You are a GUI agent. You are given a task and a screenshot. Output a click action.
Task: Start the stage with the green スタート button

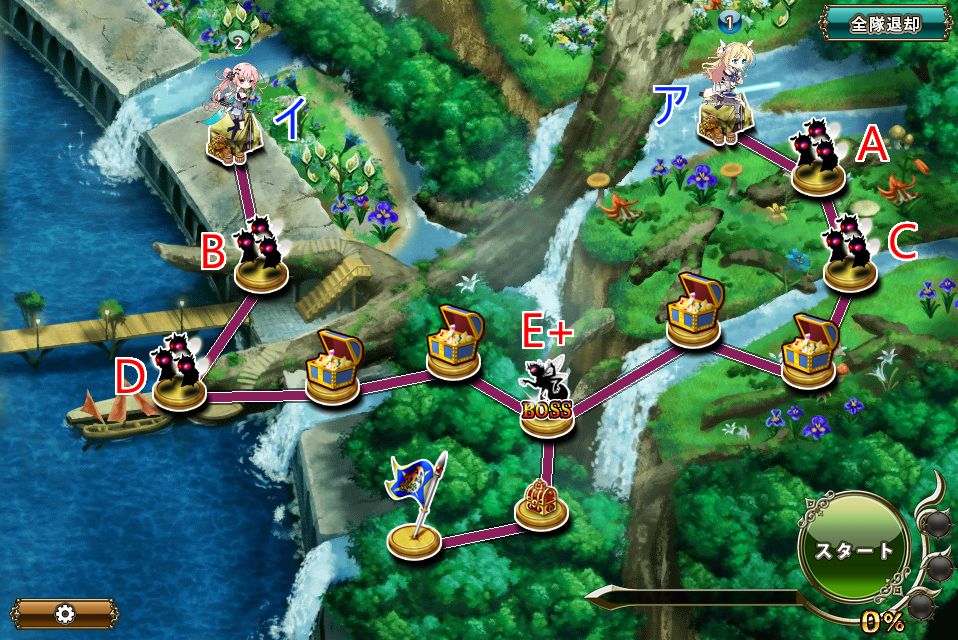(x=852, y=551)
